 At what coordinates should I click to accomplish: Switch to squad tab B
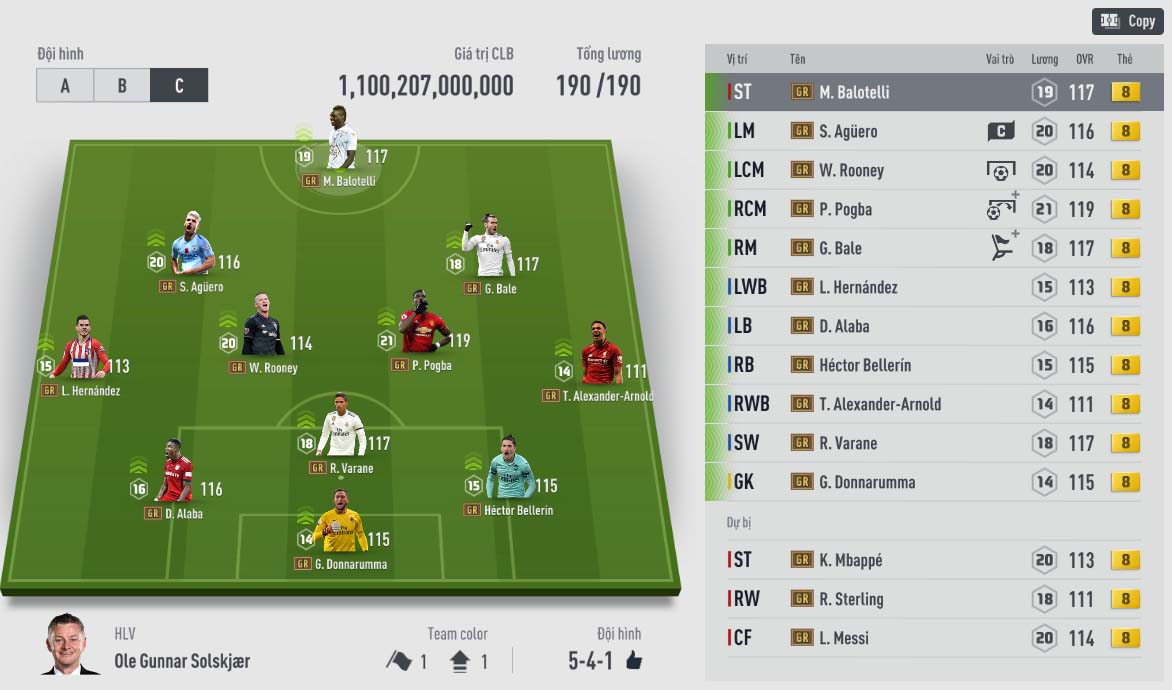(x=122, y=86)
